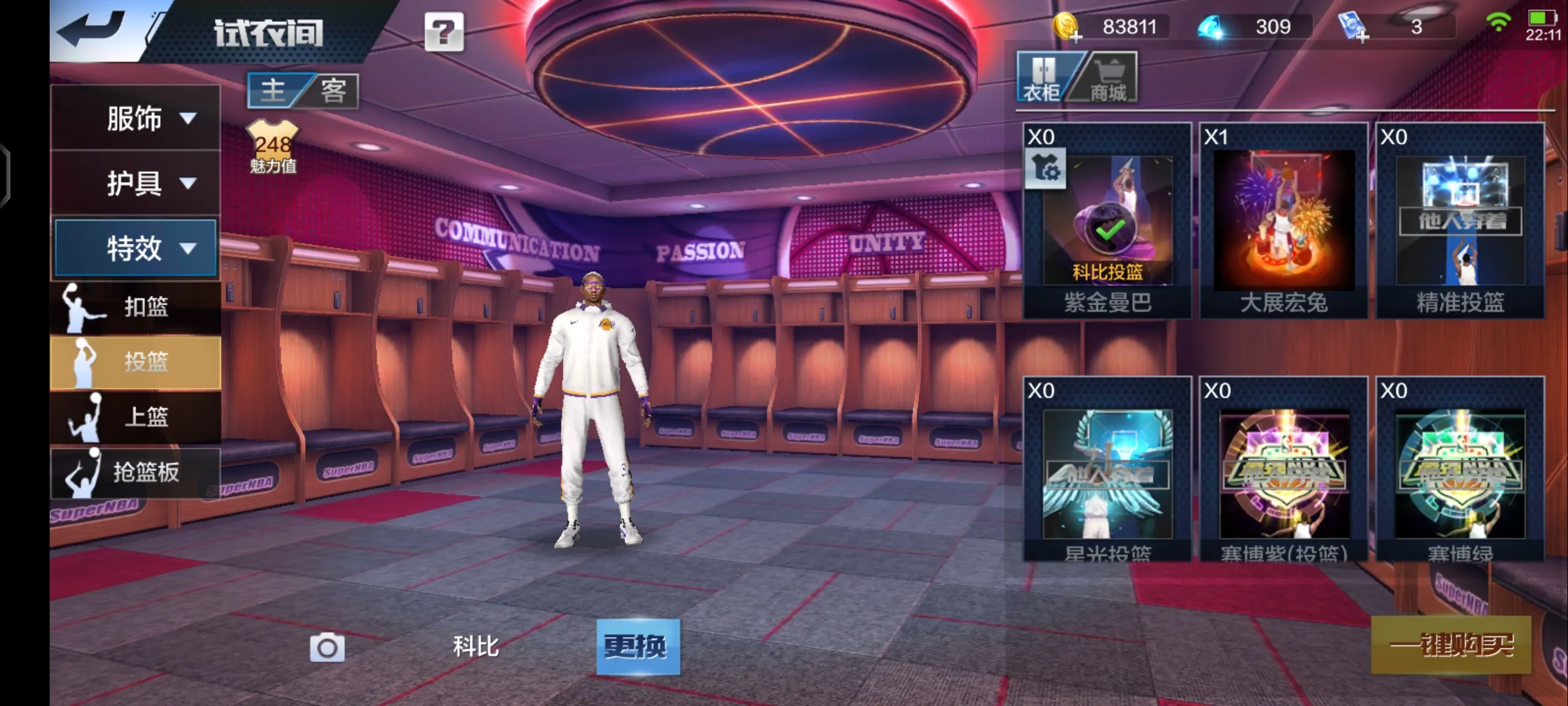This screenshot has width=1568, height=706.
Task: Tap the 一键购买 one-click purchase button
Action: 1451,645
